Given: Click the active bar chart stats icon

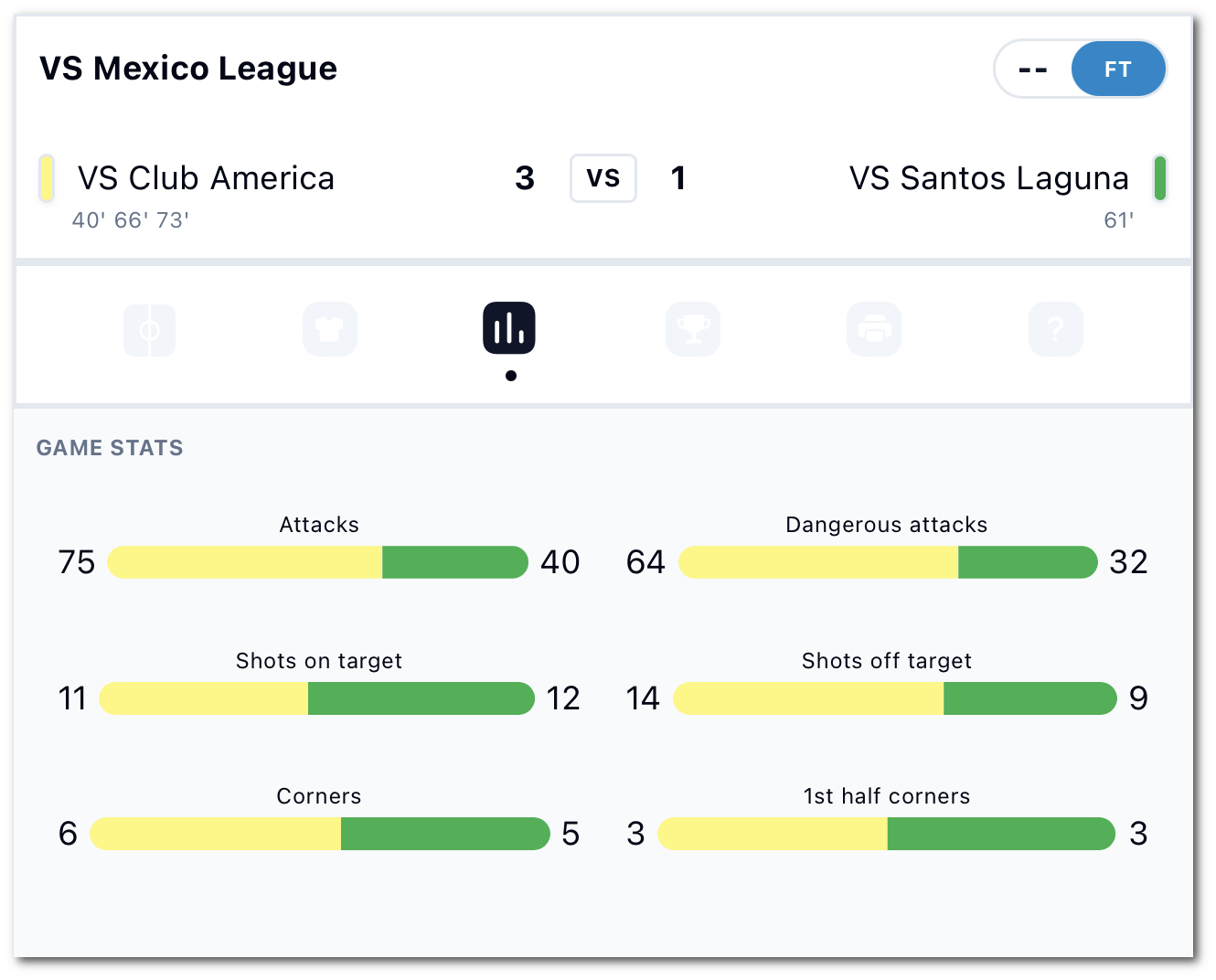Looking at the screenshot, I should click(509, 327).
